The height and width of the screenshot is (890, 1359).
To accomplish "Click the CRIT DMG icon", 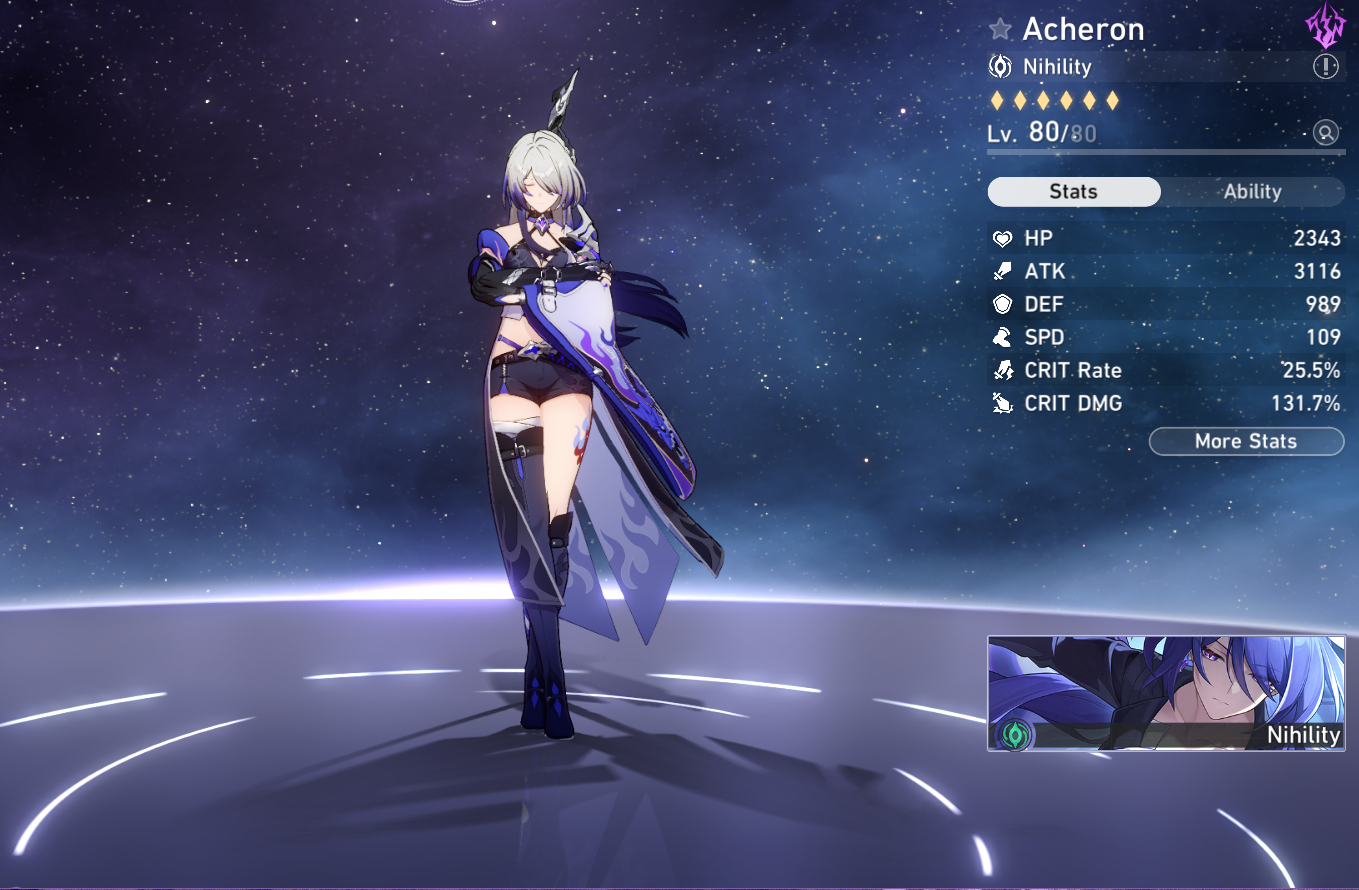I will (x=1001, y=403).
